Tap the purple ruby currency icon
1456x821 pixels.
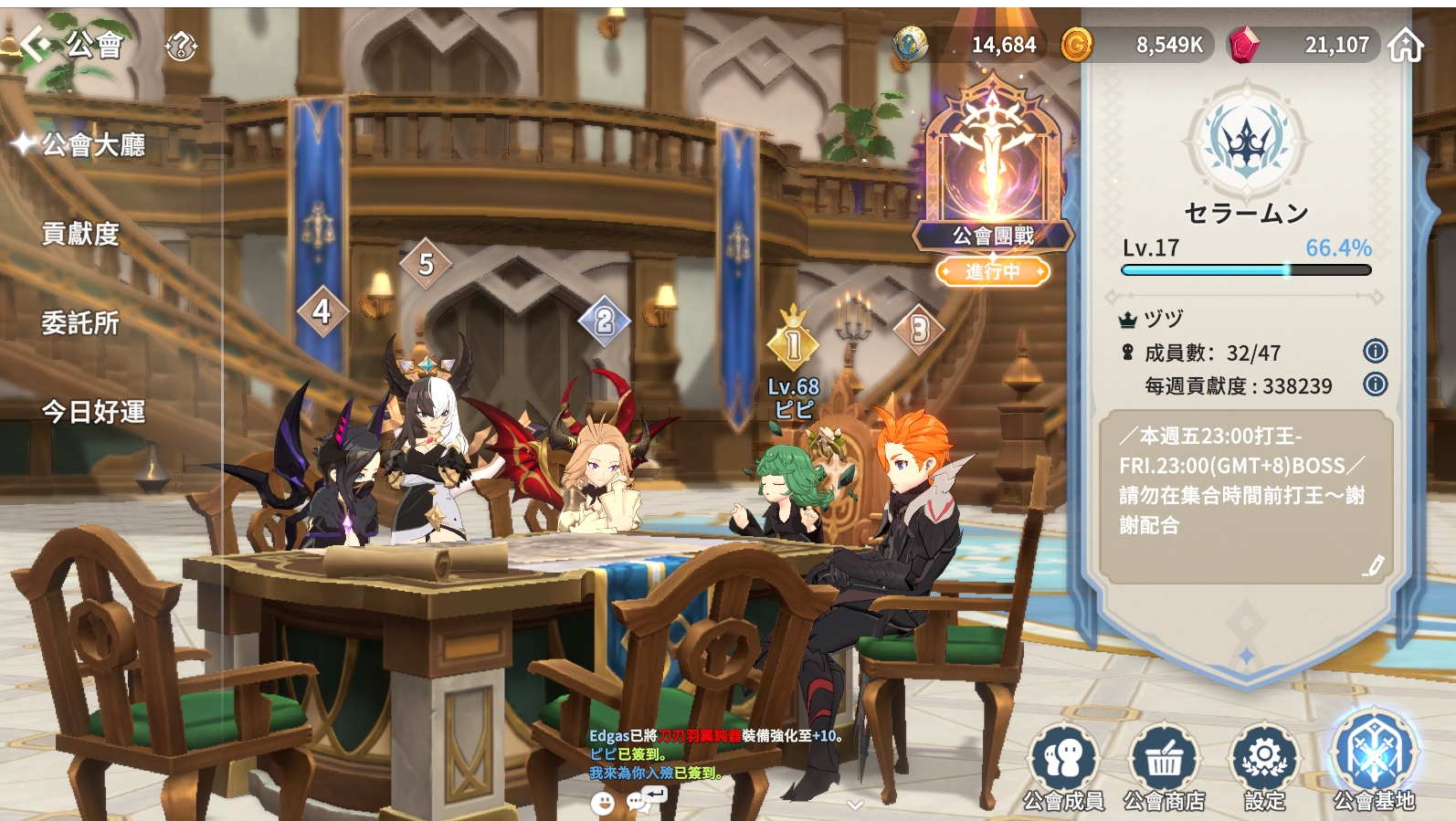1243,45
